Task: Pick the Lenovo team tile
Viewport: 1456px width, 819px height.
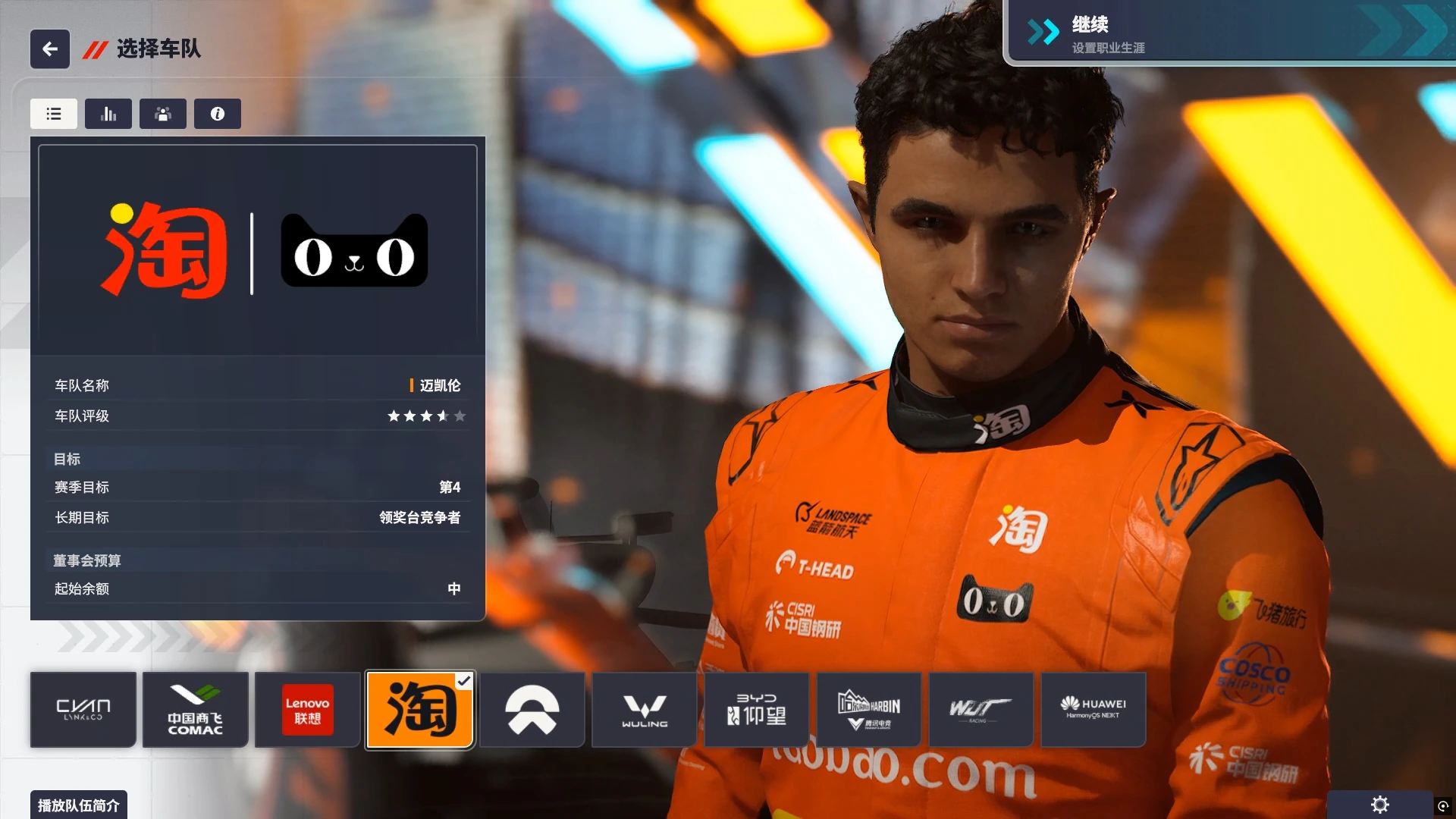Action: [307, 710]
